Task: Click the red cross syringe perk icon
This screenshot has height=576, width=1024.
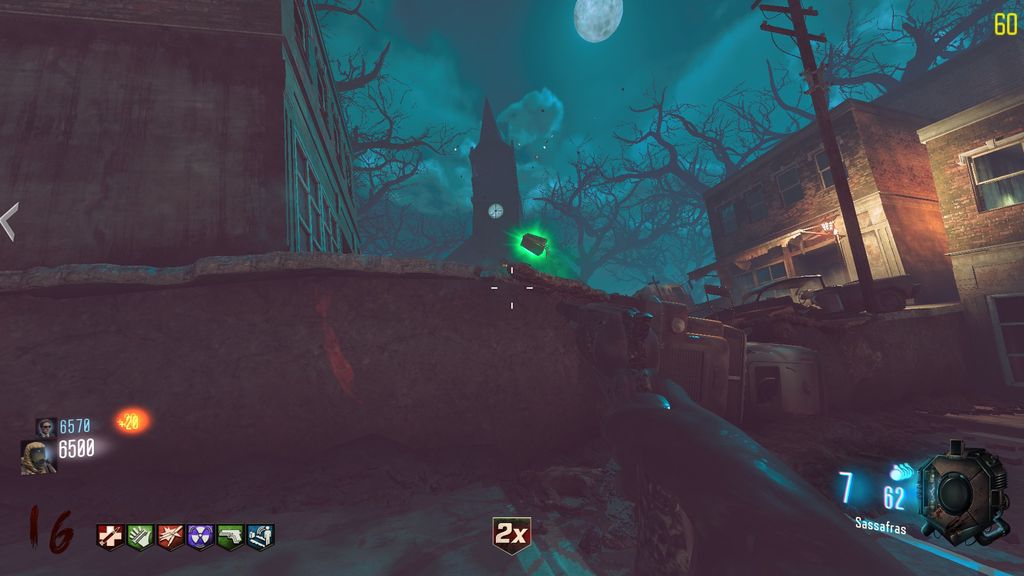Action: 110,536
